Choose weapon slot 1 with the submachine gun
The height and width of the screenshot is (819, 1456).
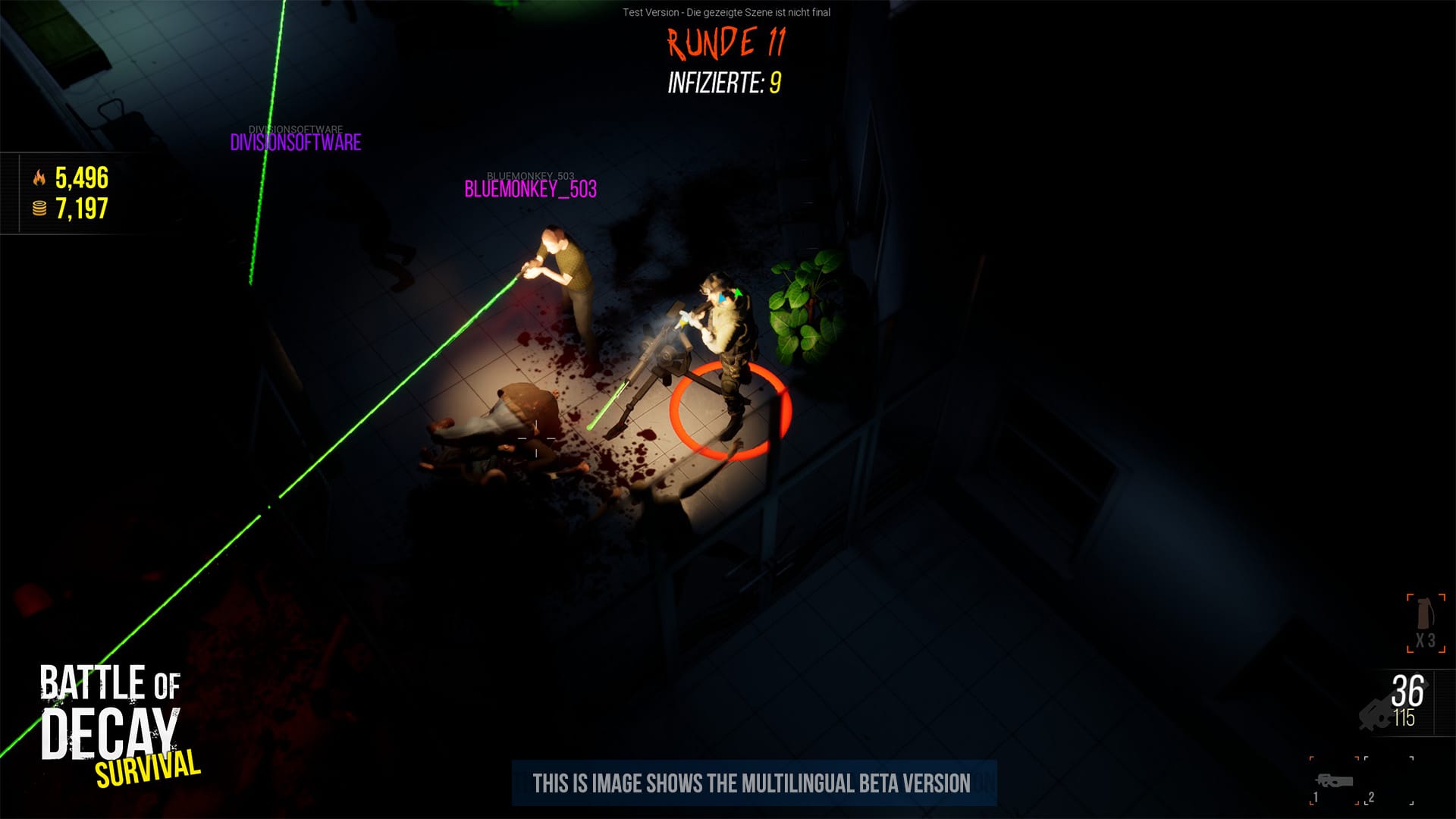[1334, 780]
